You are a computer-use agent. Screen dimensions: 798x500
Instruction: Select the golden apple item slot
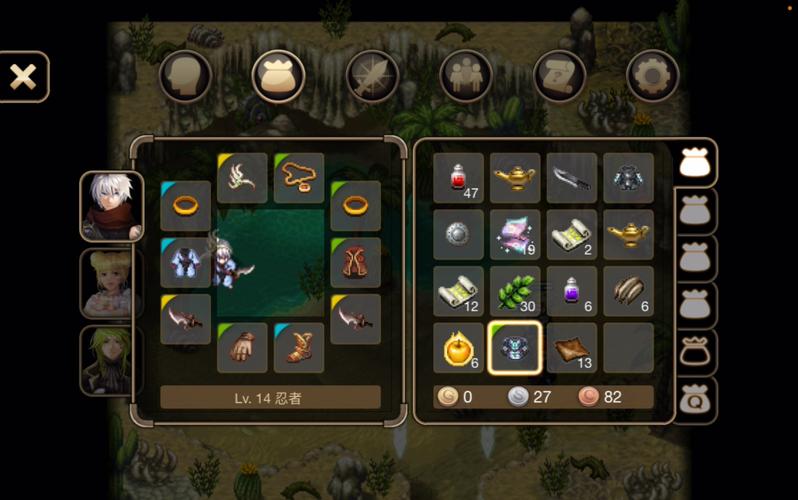(x=459, y=348)
